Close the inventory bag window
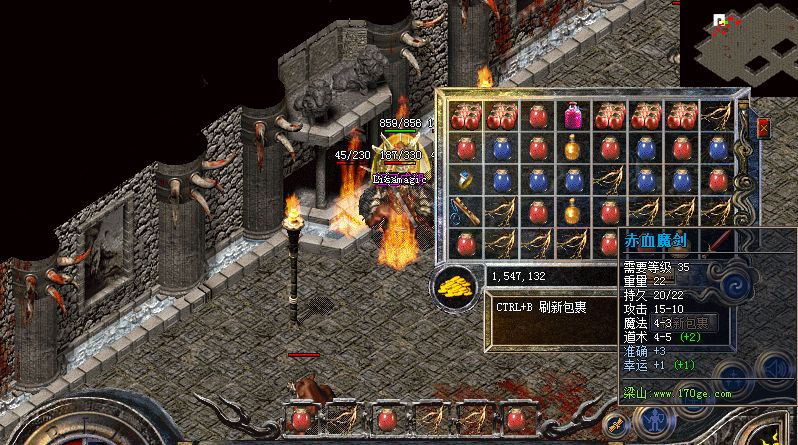 tap(763, 128)
